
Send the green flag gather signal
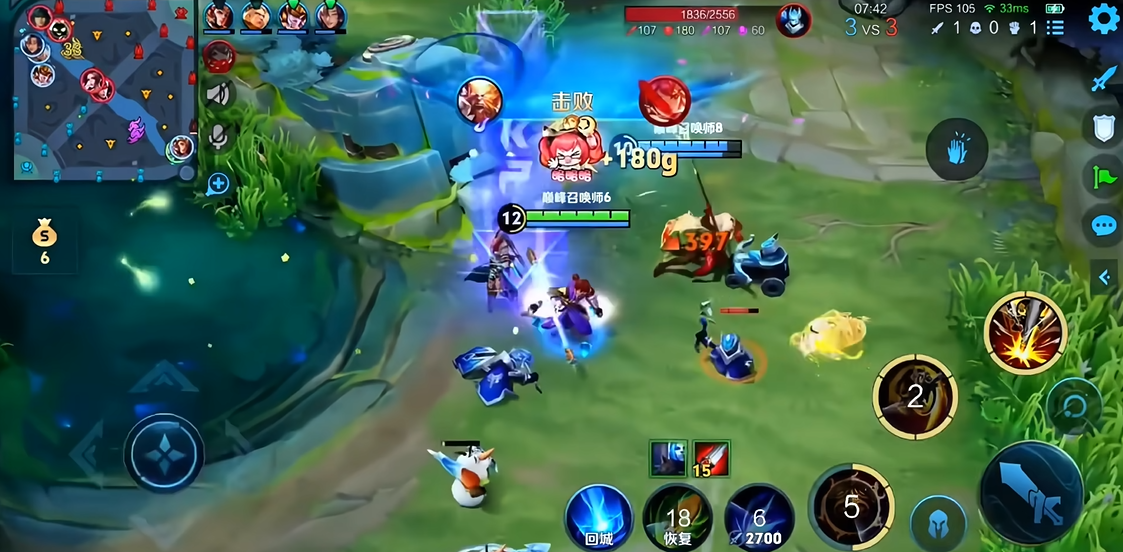[x=1103, y=177]
